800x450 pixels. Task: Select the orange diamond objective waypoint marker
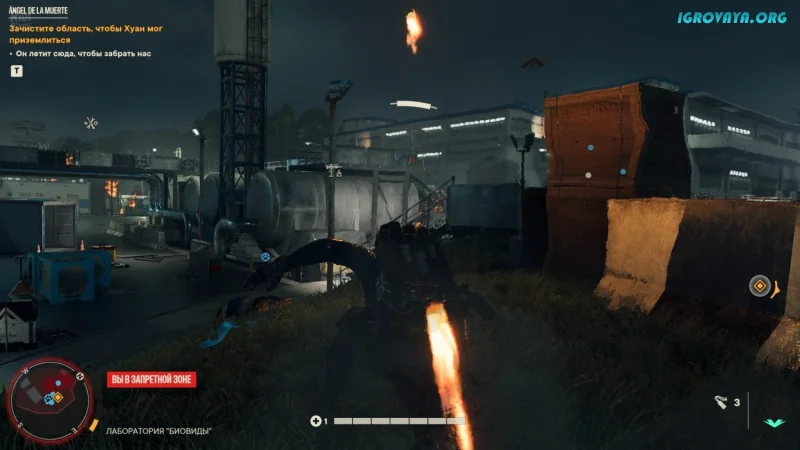pos(760,286)
